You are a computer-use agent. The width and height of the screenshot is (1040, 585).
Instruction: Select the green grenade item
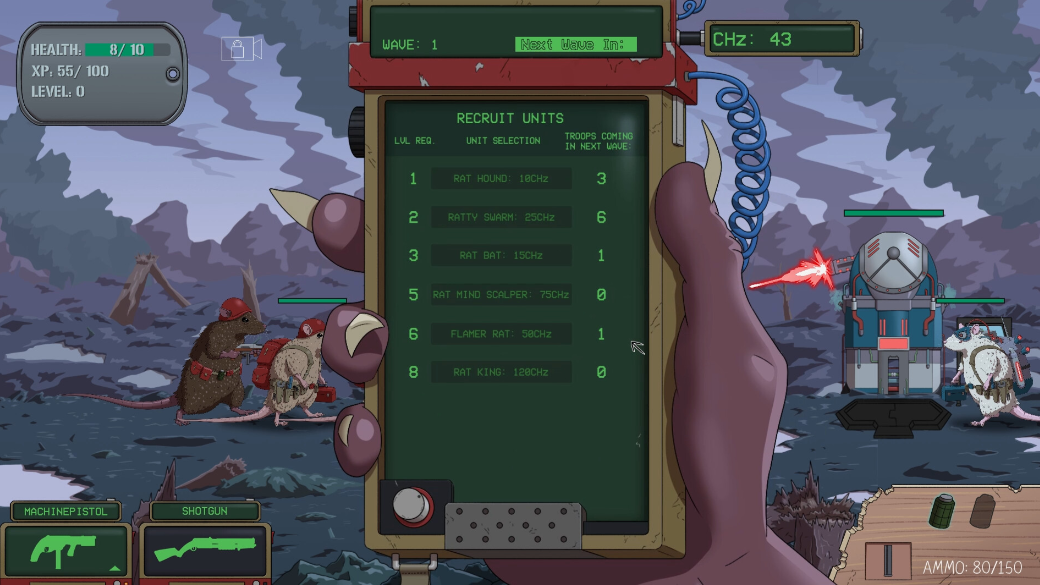[x=945, y=509]
